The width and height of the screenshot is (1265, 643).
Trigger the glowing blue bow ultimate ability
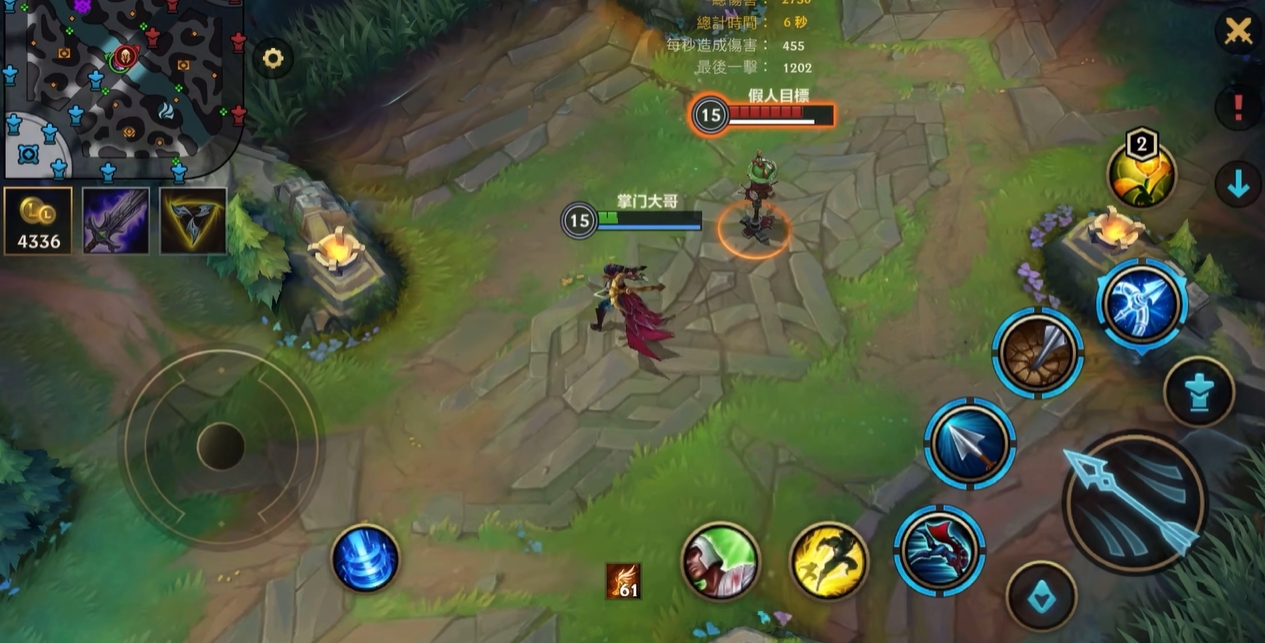[x=1142, y=303]
